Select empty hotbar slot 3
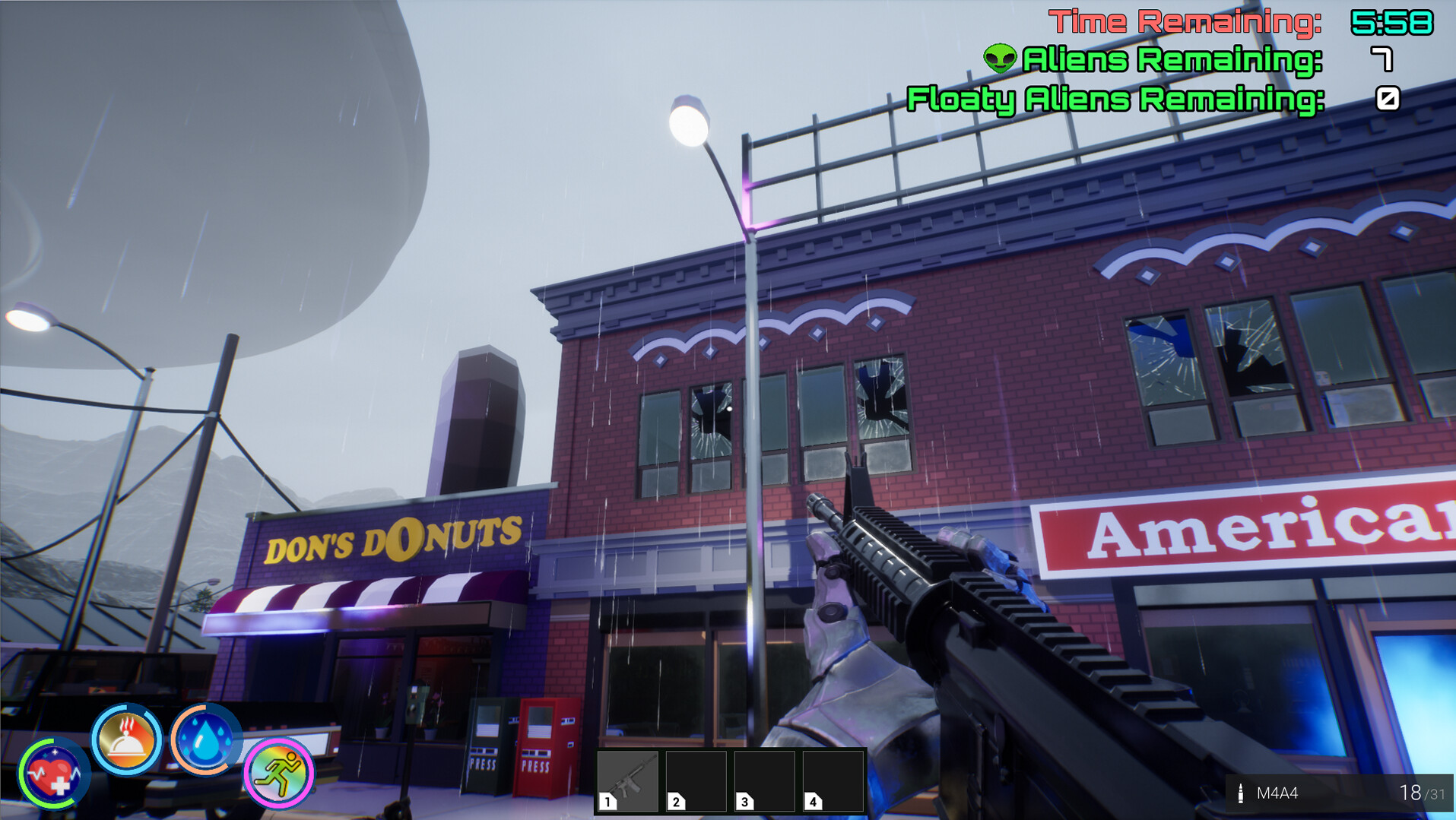This screenshot has height=820, width=1456. [x=763, y=780]
